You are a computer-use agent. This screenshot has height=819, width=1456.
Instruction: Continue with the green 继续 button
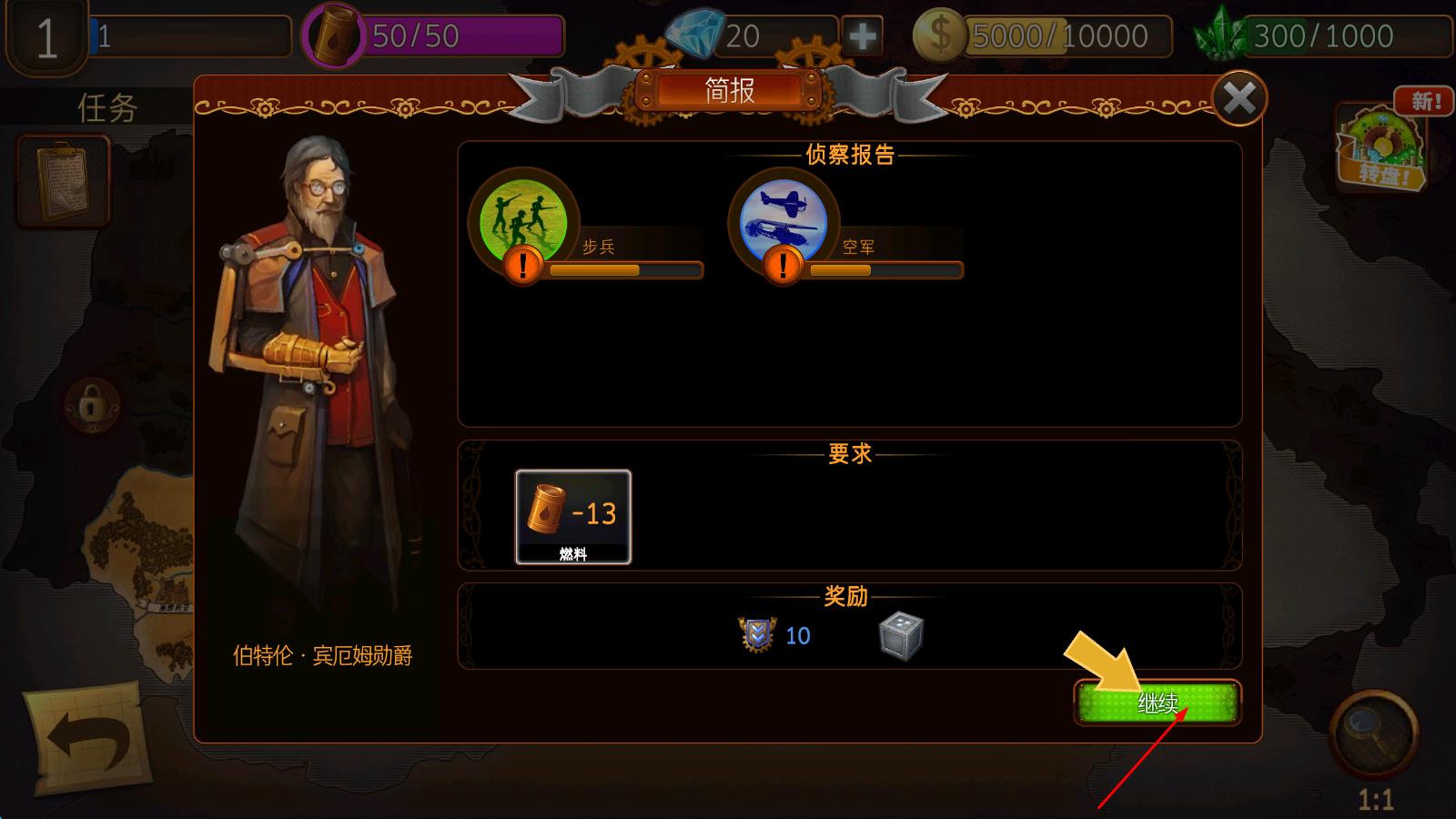tap(1157, 703)
